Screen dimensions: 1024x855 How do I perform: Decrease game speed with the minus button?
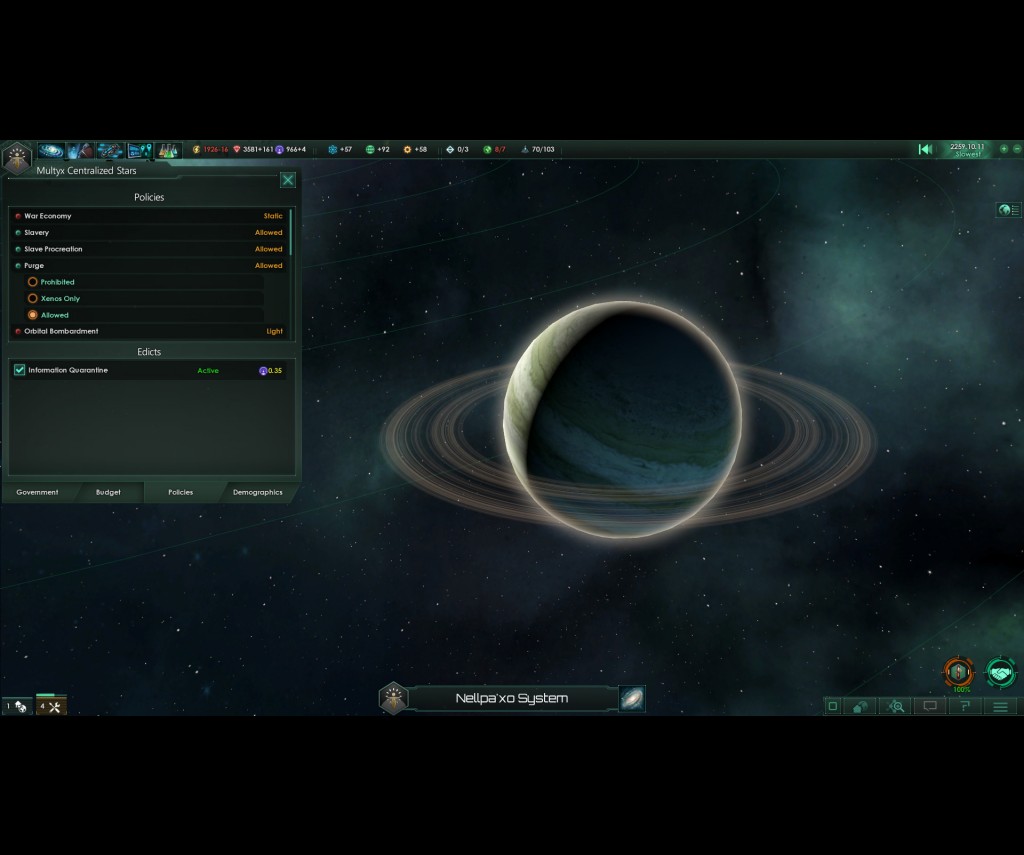click(x=1017, y=149)
